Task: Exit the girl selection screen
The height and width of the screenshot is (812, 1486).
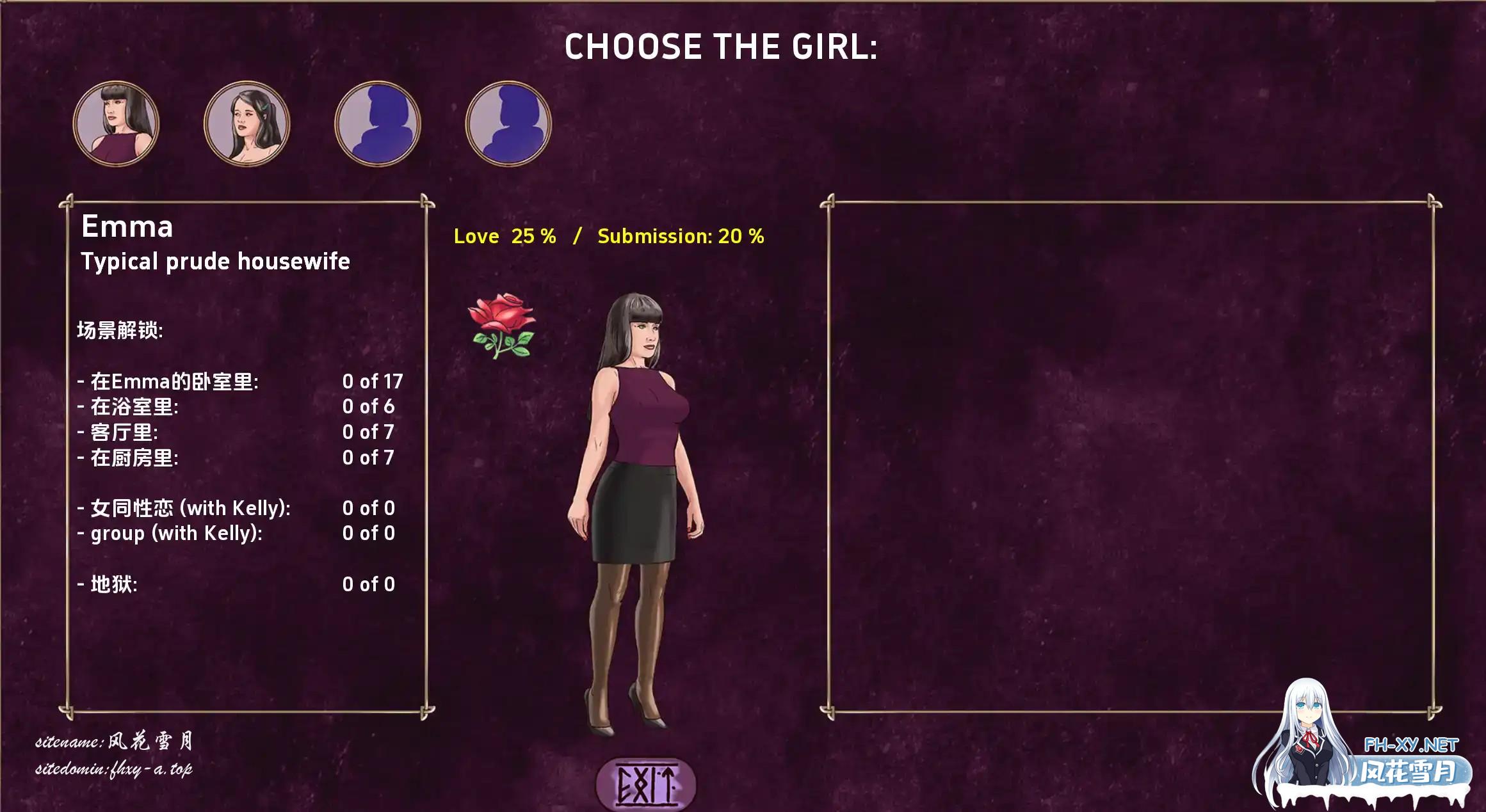Action: (645, 784)
